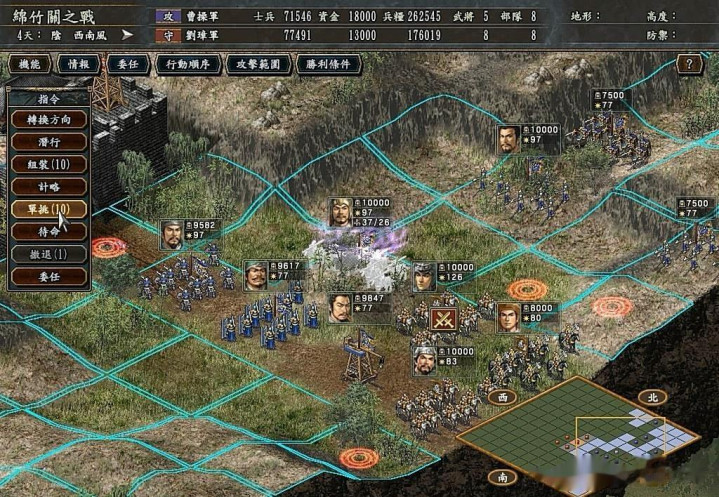Issue the 單挑 (10) duel command
Viewport: 719px width, 497px height.
[x=48, y=209]
